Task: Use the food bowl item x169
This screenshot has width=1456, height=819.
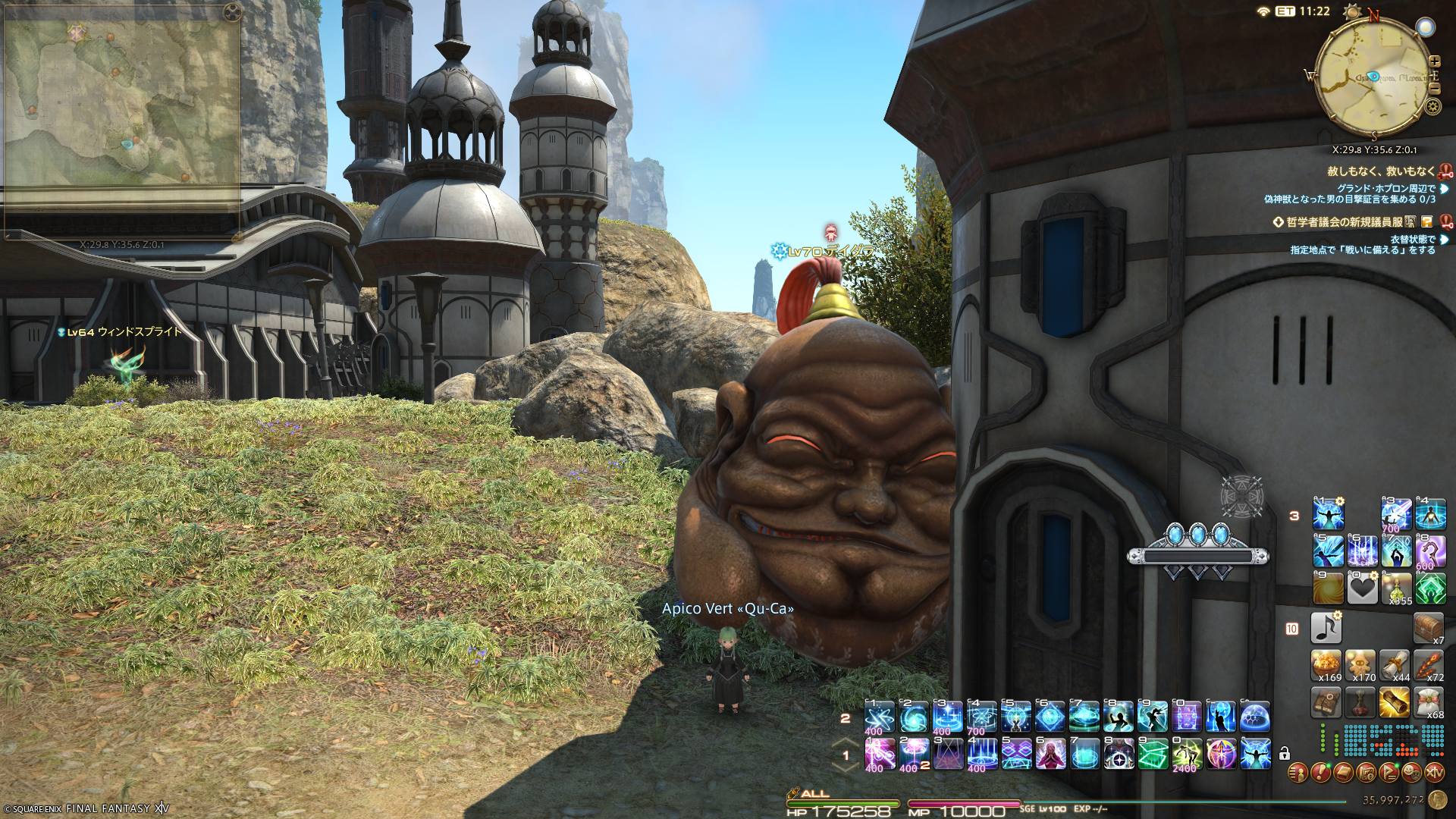Action: point(1326,665)
